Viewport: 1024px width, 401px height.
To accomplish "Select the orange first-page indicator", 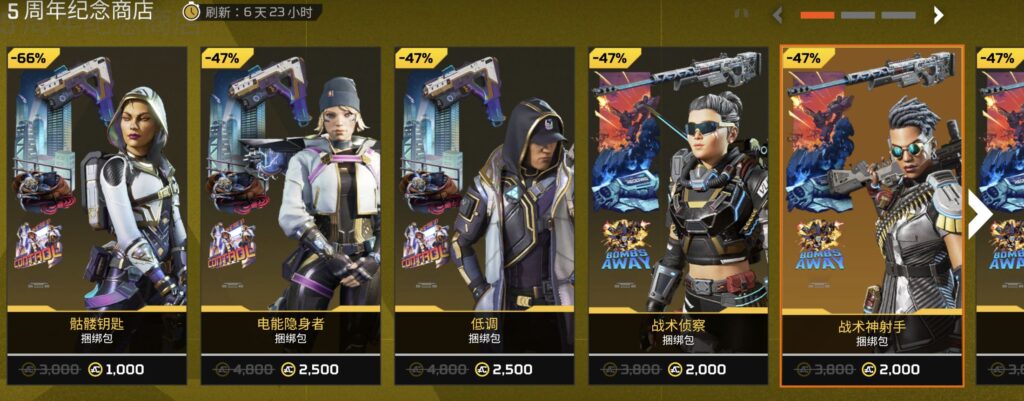I will [817, 15].
